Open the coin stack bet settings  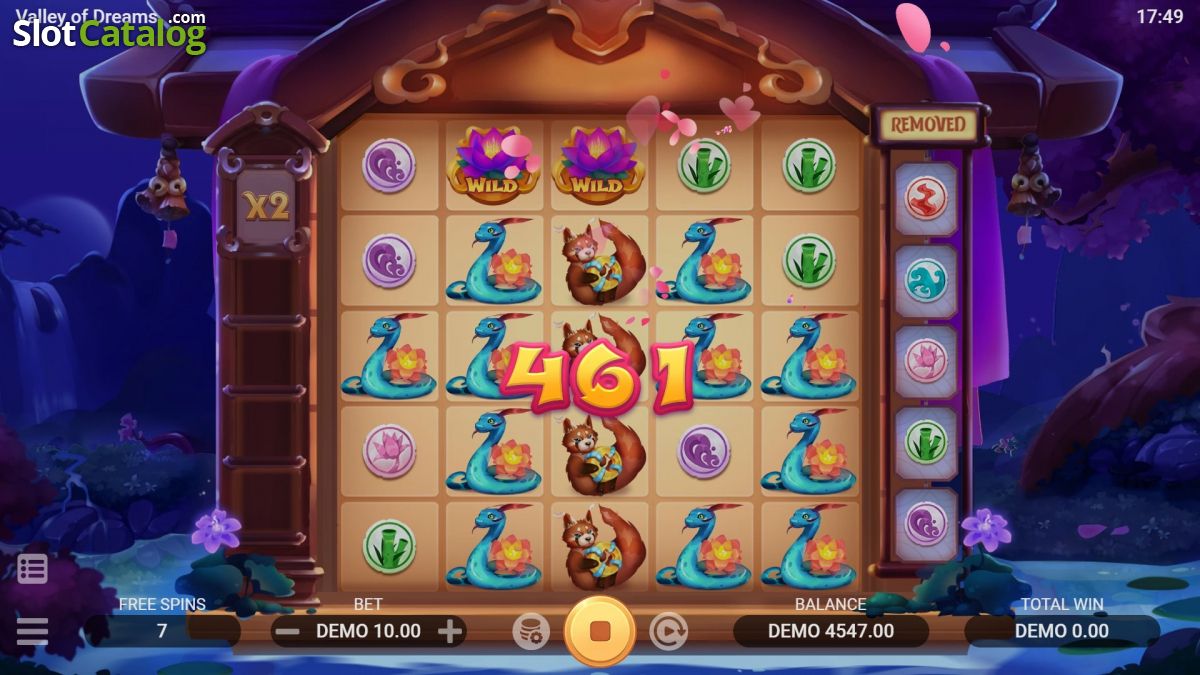[531, 631]
